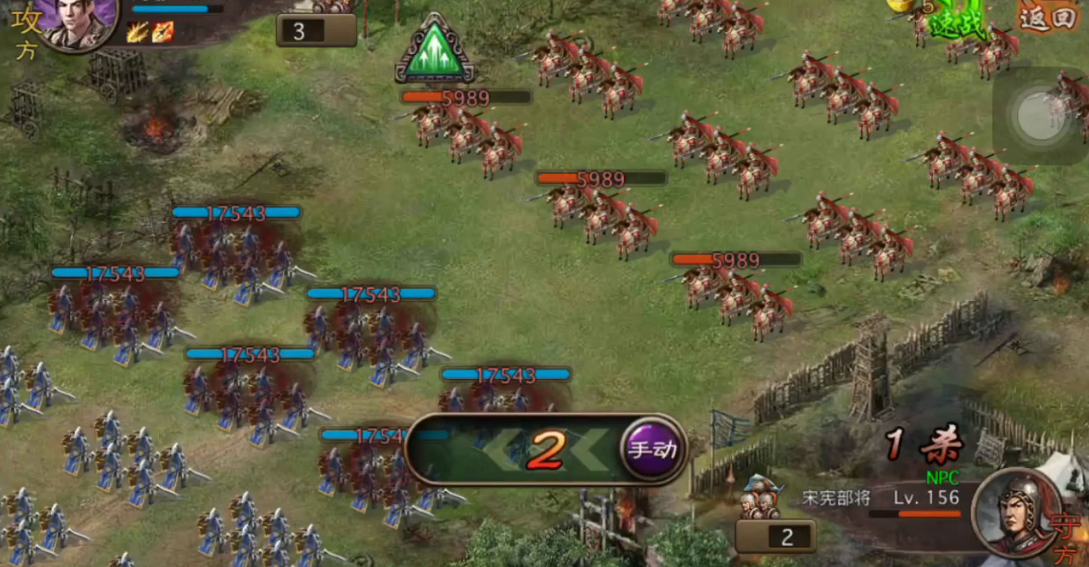Toggle the purple 手动 manual control button
This screenshot has height=567, width=1089.
tap(651, 449)
